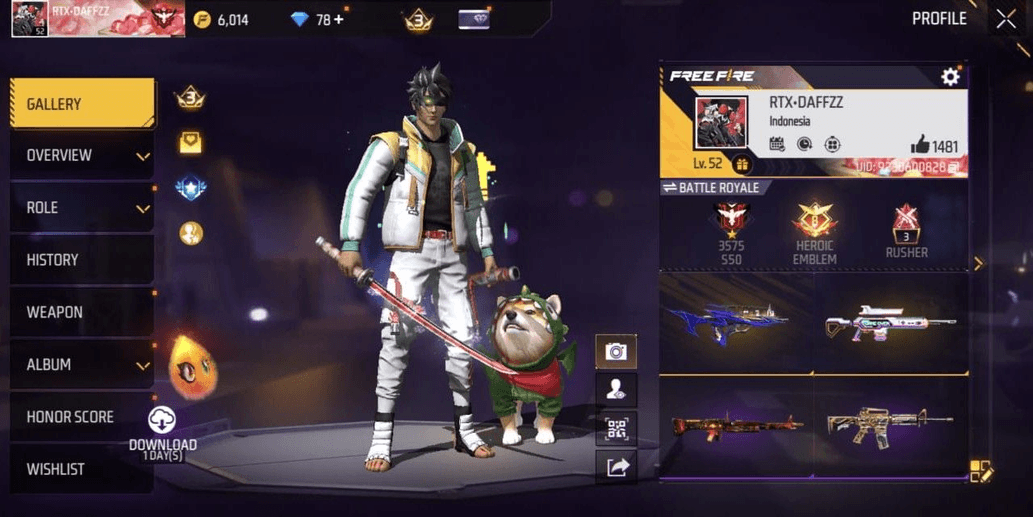
Task: Open the QR code button
Action: tap(616, 429)
